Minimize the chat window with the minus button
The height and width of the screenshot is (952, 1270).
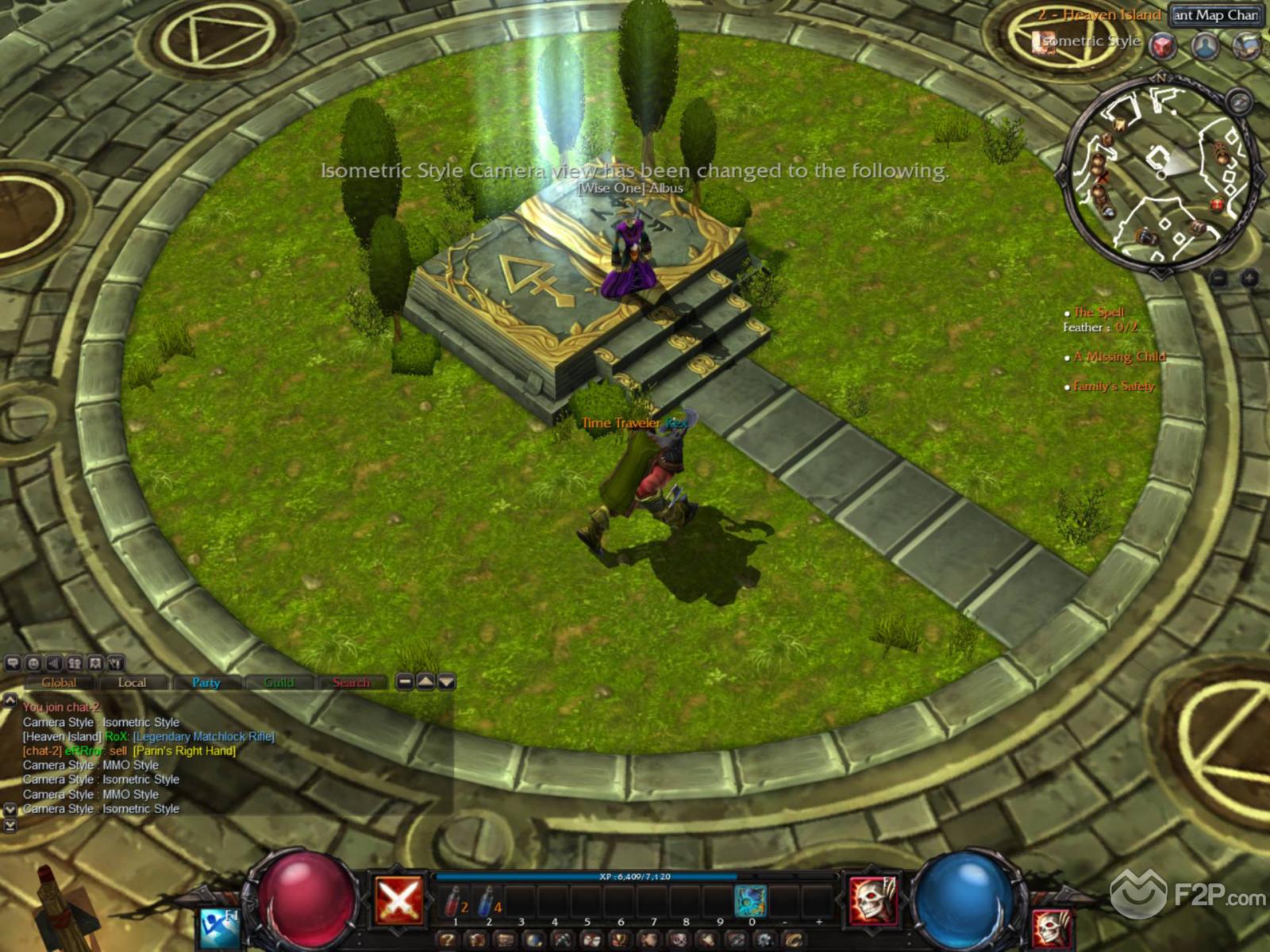pos(405,681)
